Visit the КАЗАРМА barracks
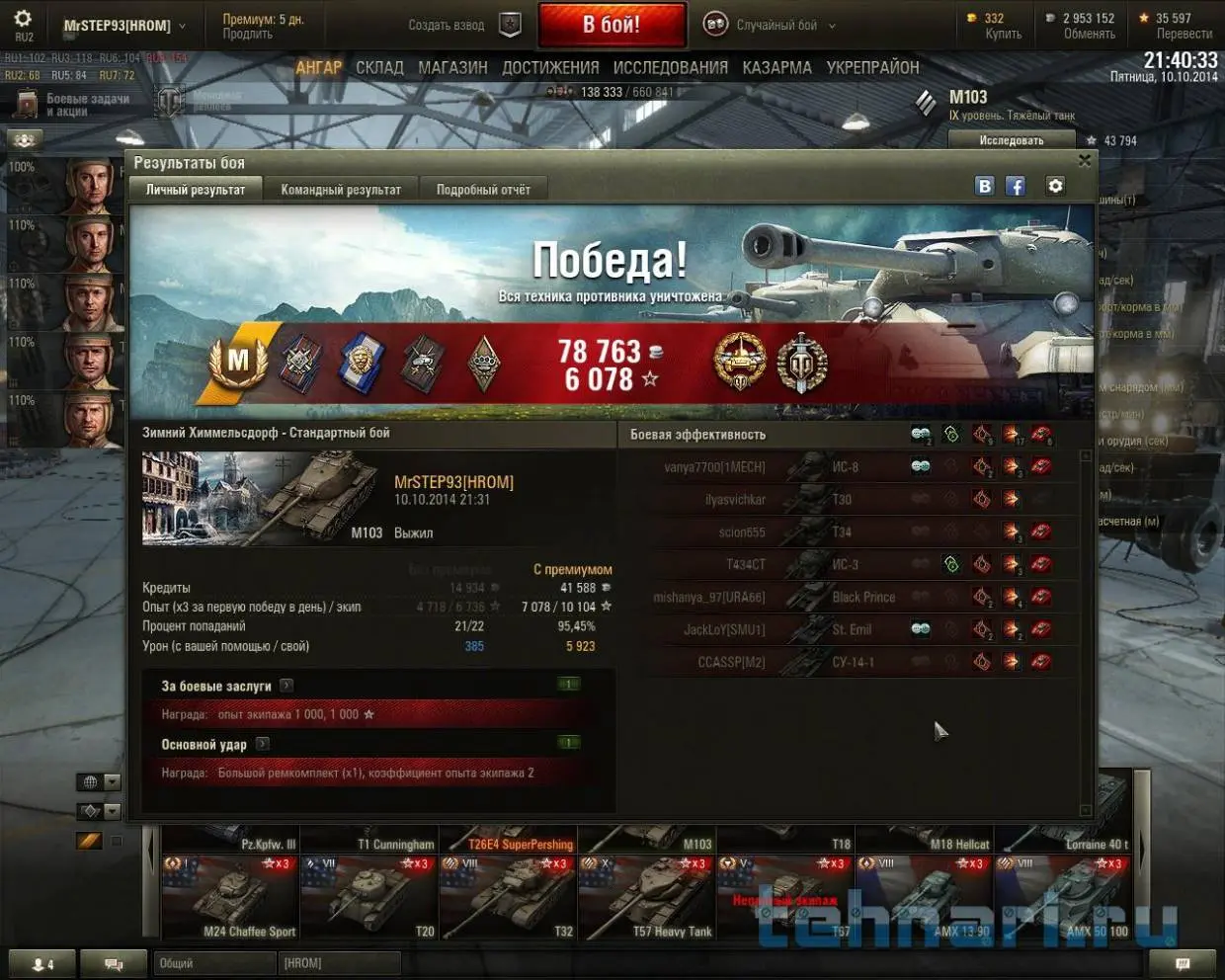 click(x=776, y=68)
